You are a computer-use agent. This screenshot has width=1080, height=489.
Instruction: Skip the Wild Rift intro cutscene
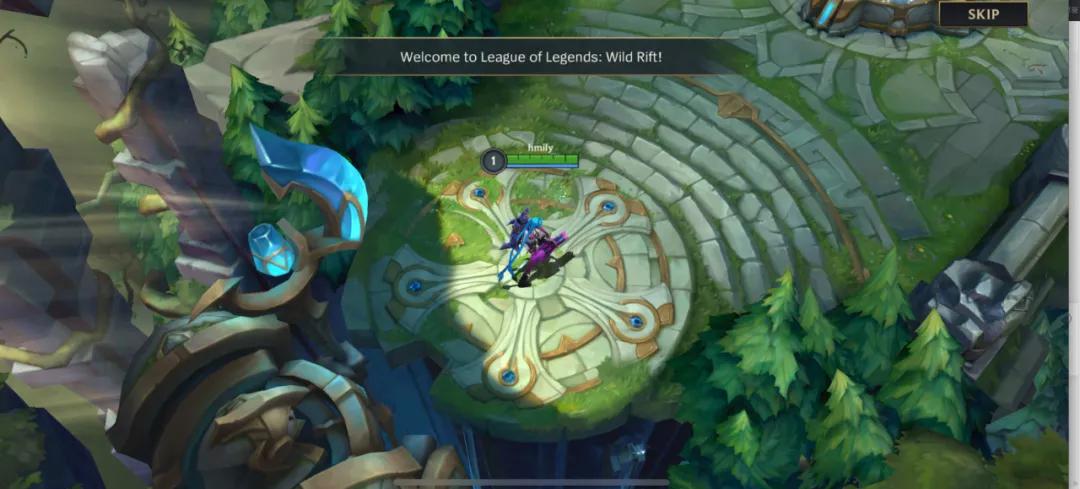coord(982,14)
